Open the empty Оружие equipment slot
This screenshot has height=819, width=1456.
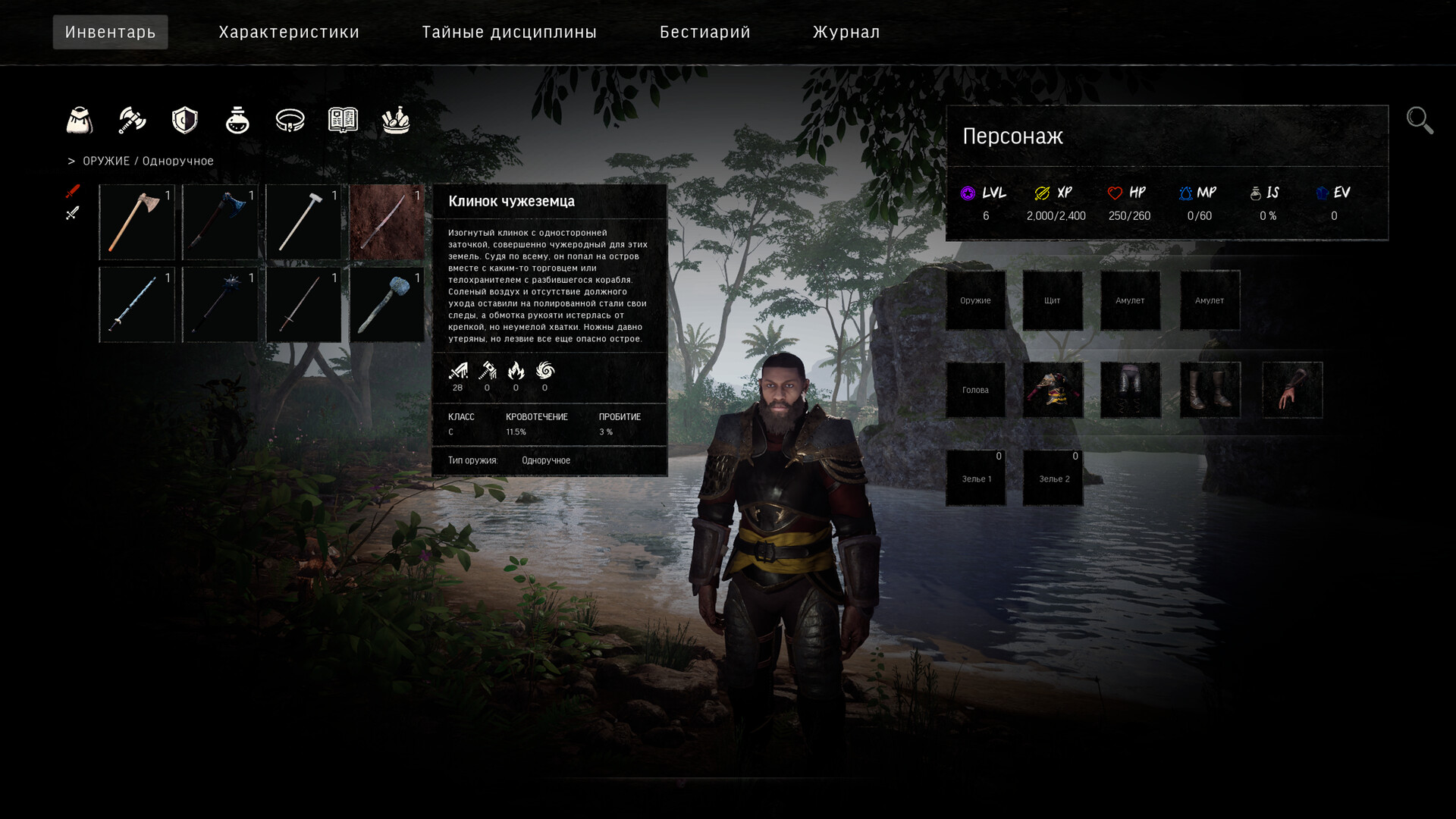975,300
